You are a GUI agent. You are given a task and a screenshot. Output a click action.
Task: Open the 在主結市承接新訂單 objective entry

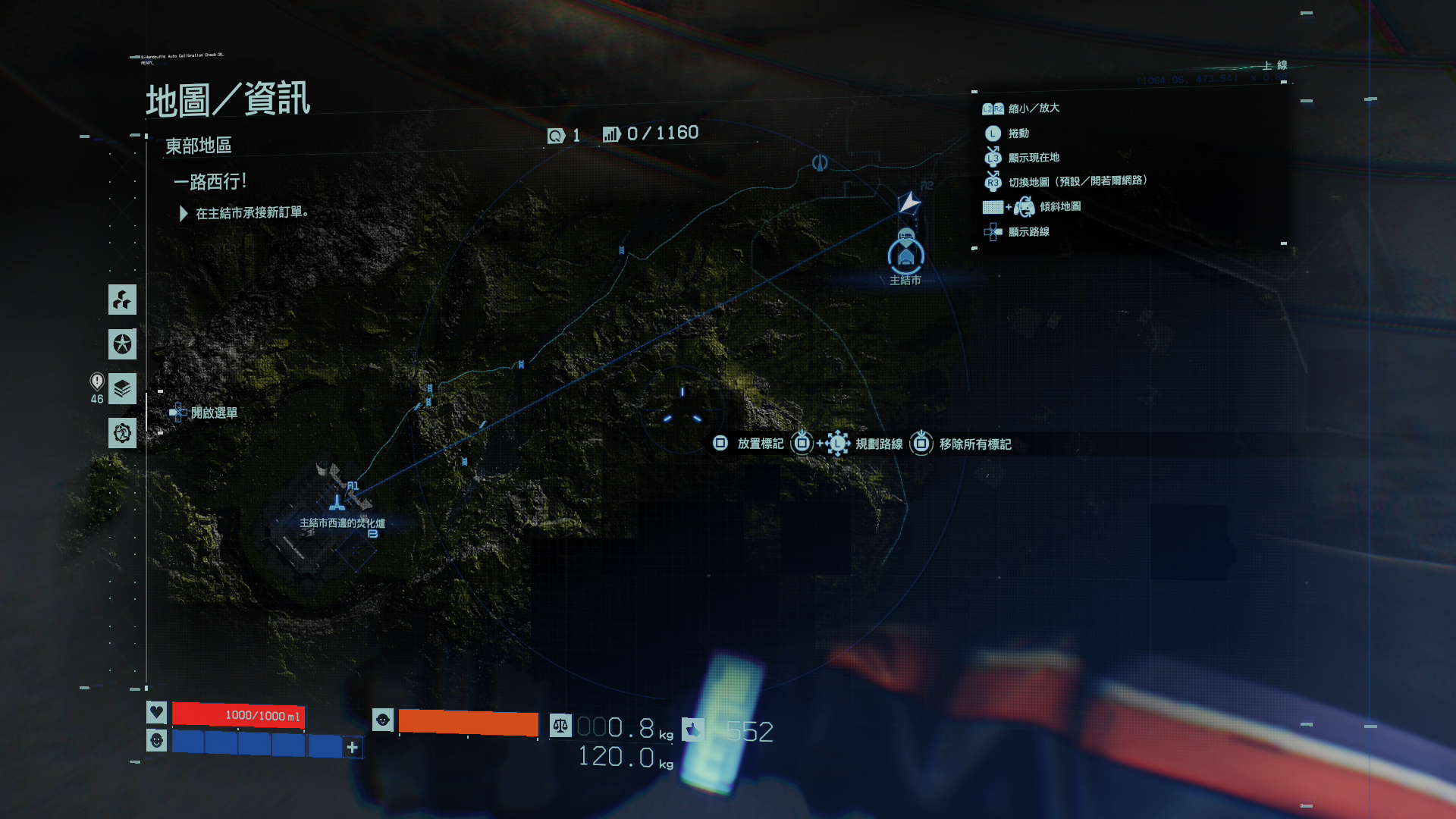[x=252, y=213]
